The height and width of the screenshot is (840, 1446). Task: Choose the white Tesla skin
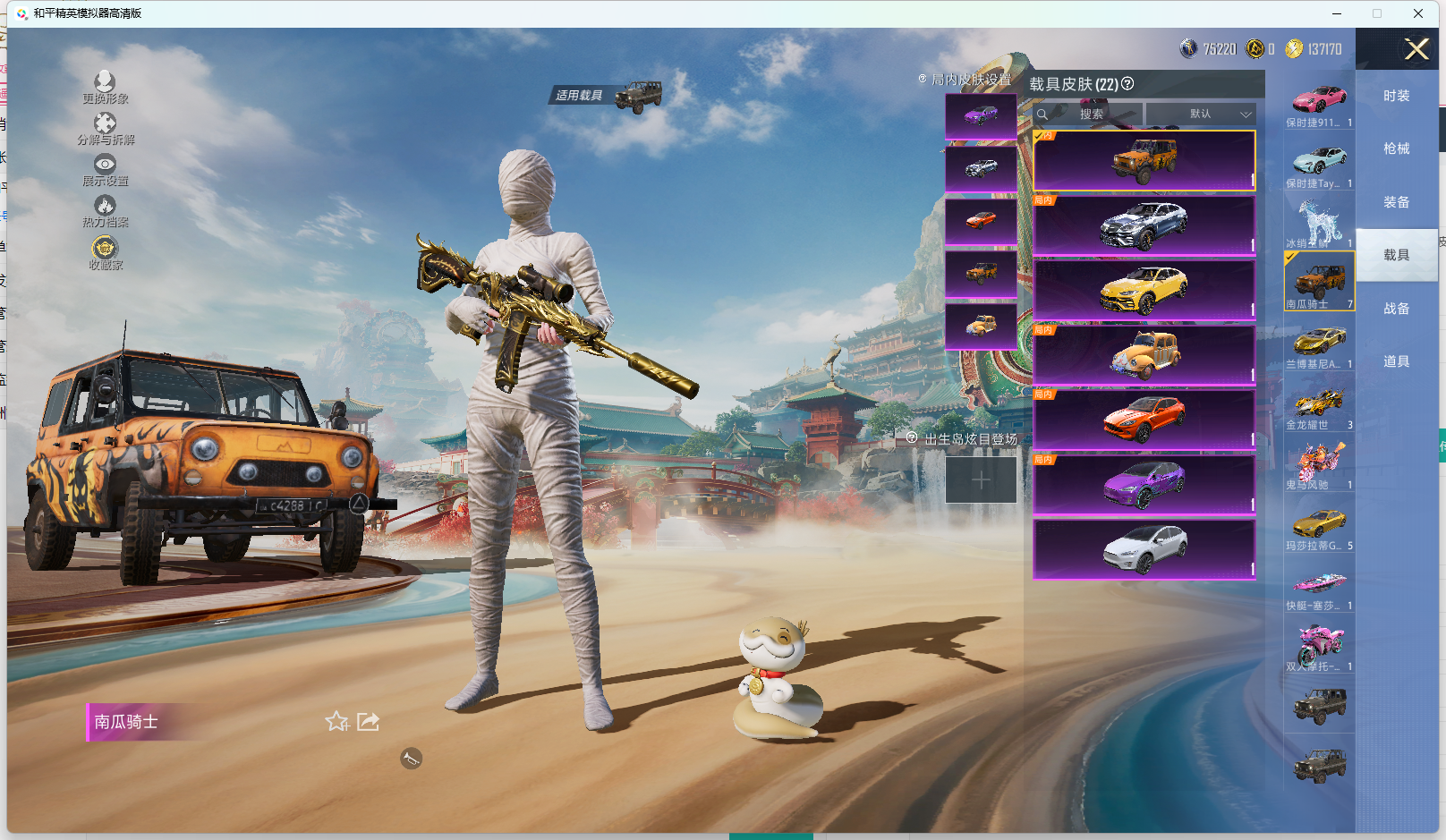pyautogui.click(x=1144, y=549)
